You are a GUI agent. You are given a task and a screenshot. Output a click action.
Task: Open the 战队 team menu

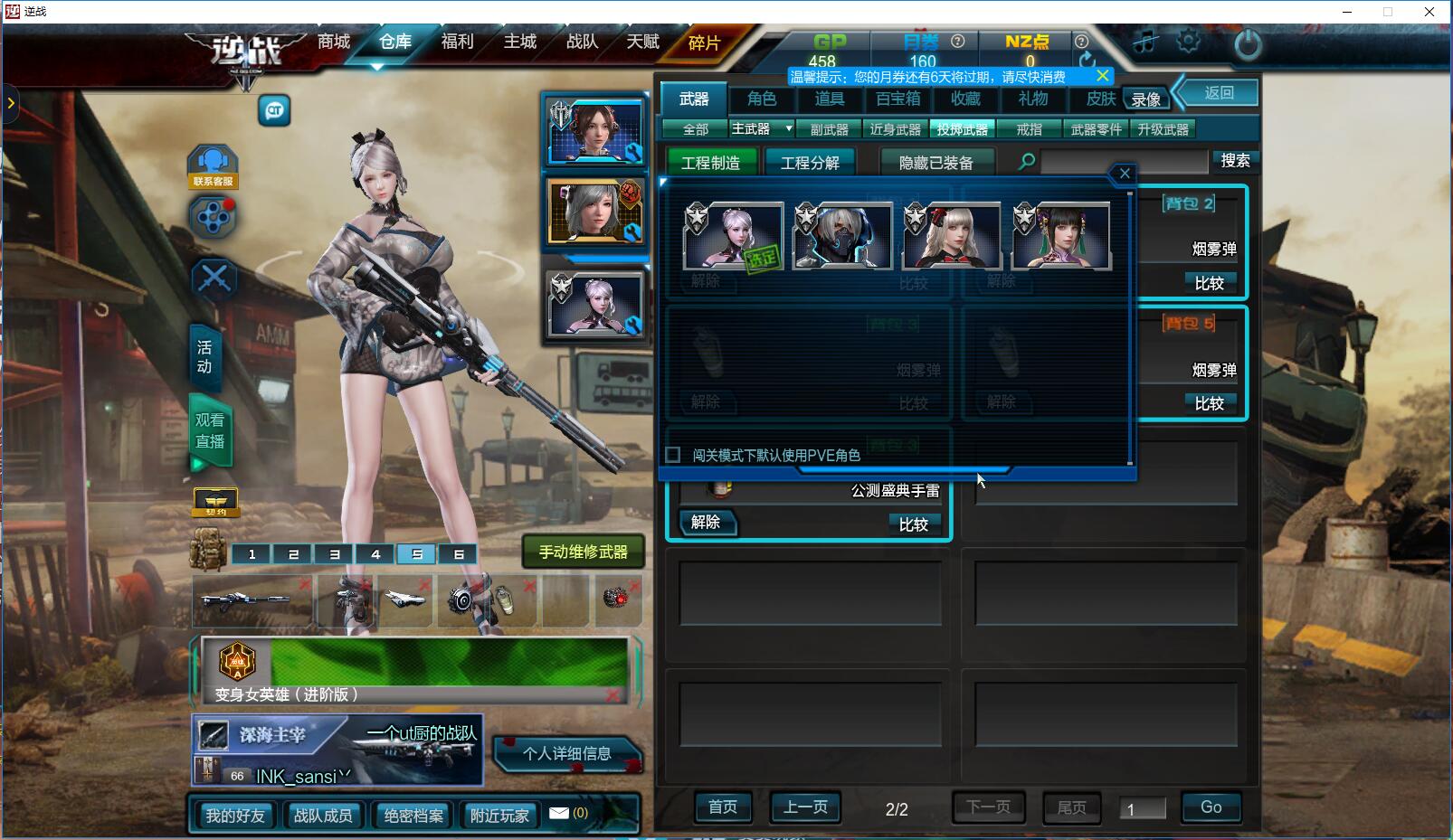(x=582, y=42)
